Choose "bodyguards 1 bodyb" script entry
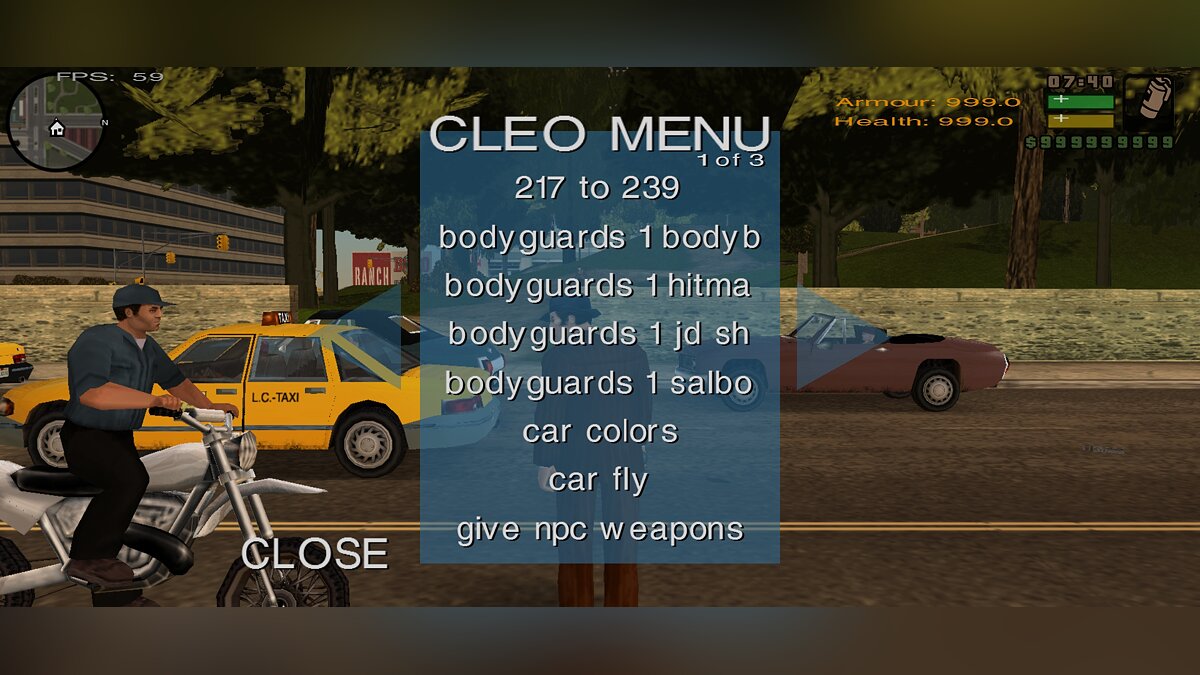1200x675 pixels. click(x=599, y=237)
